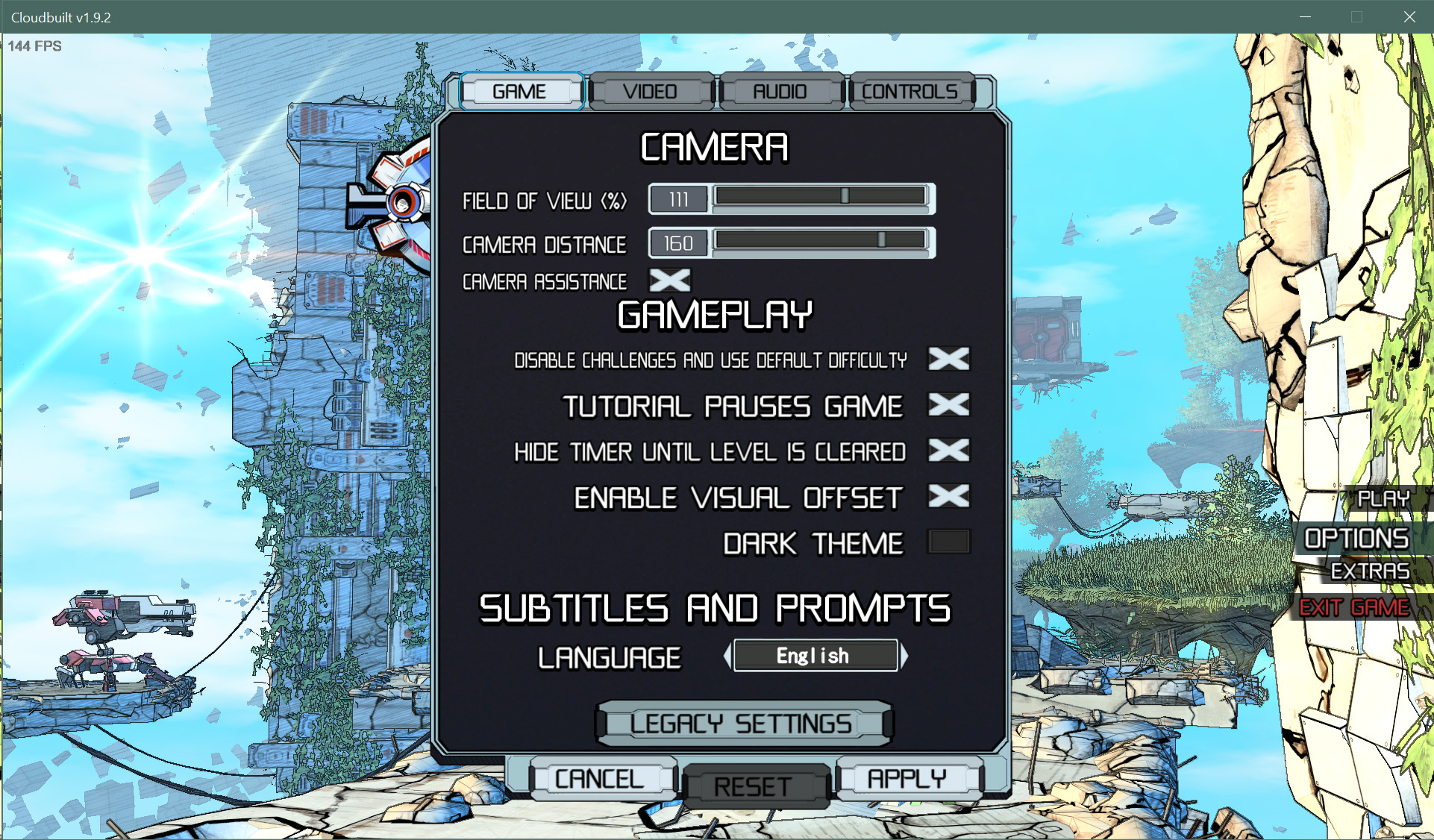
Task: Toggle TUTORIAL PAUSES GAME off
Action: (947, 406)
